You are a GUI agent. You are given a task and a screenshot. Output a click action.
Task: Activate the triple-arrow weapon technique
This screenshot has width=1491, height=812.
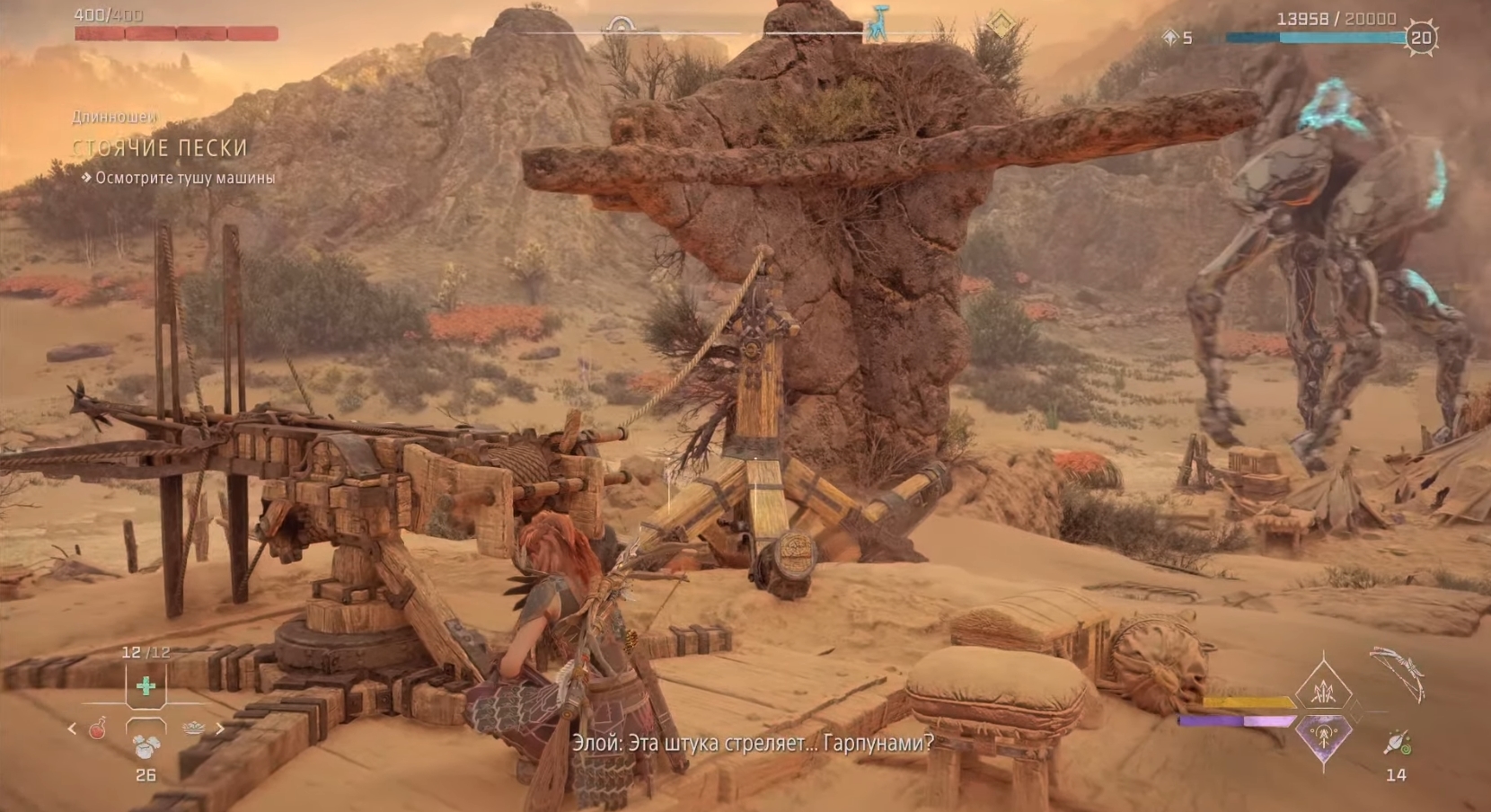coord(1323,692)
